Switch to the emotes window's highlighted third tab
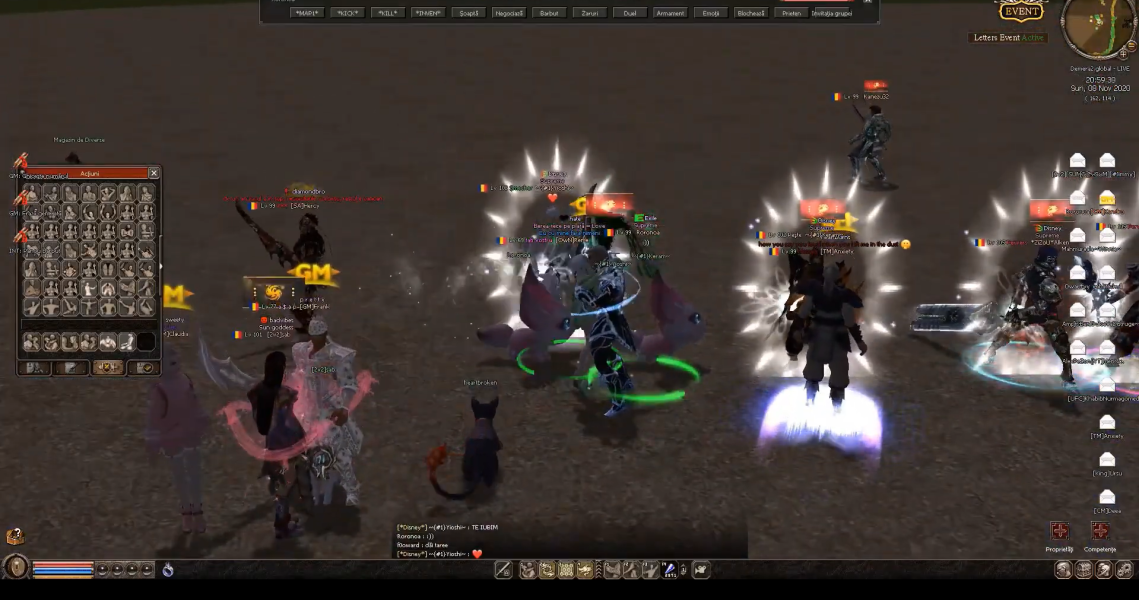The image size is (1139, 600). (108, 367)
